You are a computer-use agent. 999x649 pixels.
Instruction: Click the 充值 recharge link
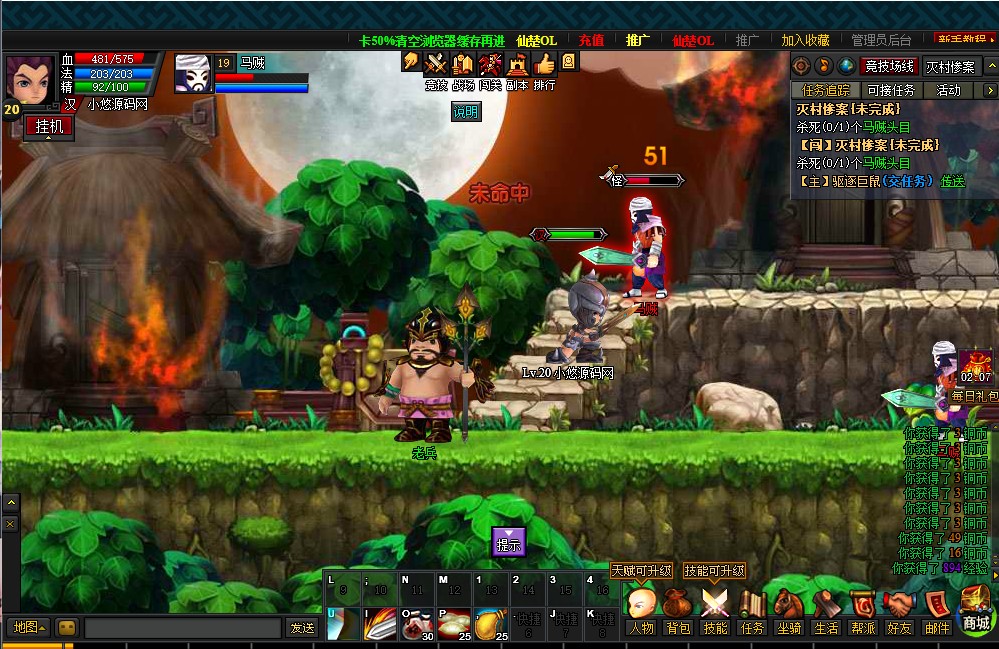(591, 40)
